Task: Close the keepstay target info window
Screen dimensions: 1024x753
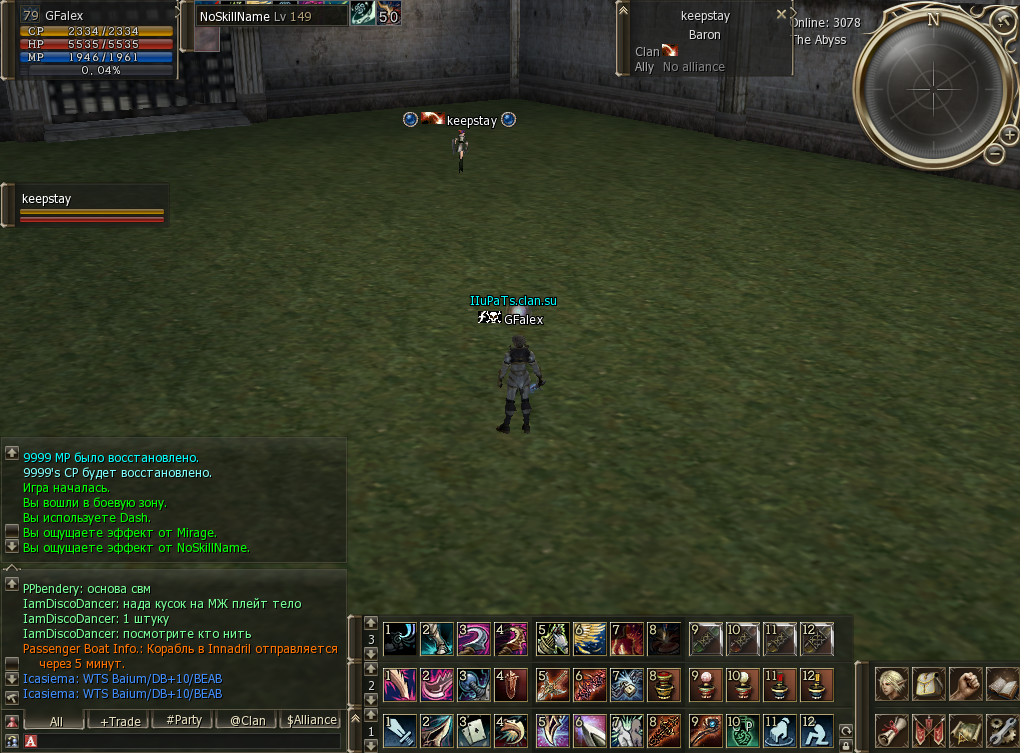Action: click(x=781, y=15)
